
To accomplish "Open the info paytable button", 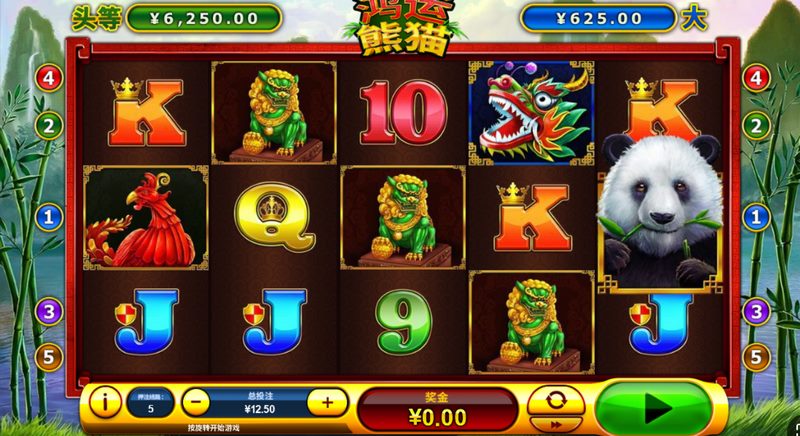I will (x=105, y=403).
